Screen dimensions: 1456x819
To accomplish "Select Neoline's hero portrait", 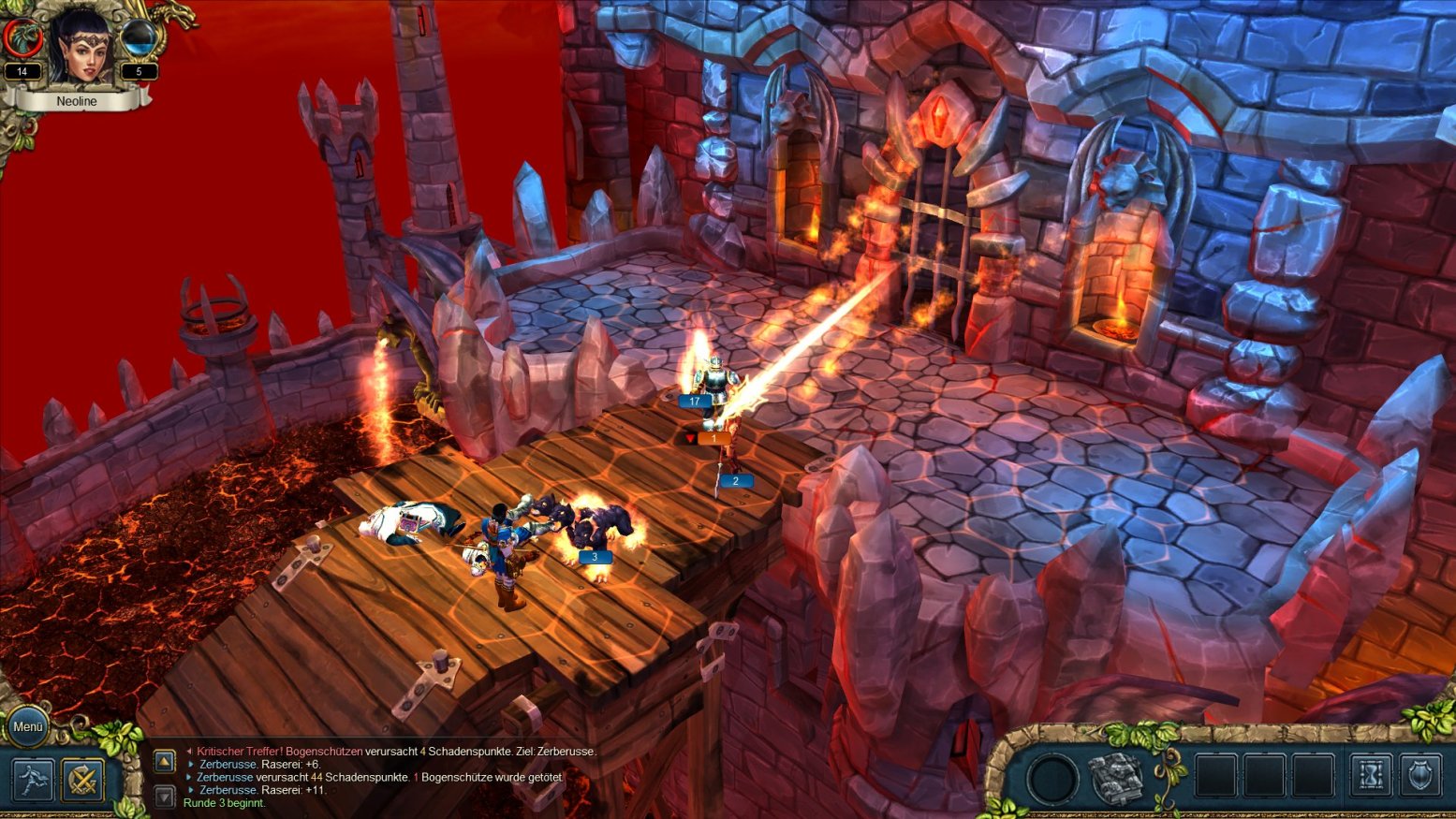I will coord(79,47).
